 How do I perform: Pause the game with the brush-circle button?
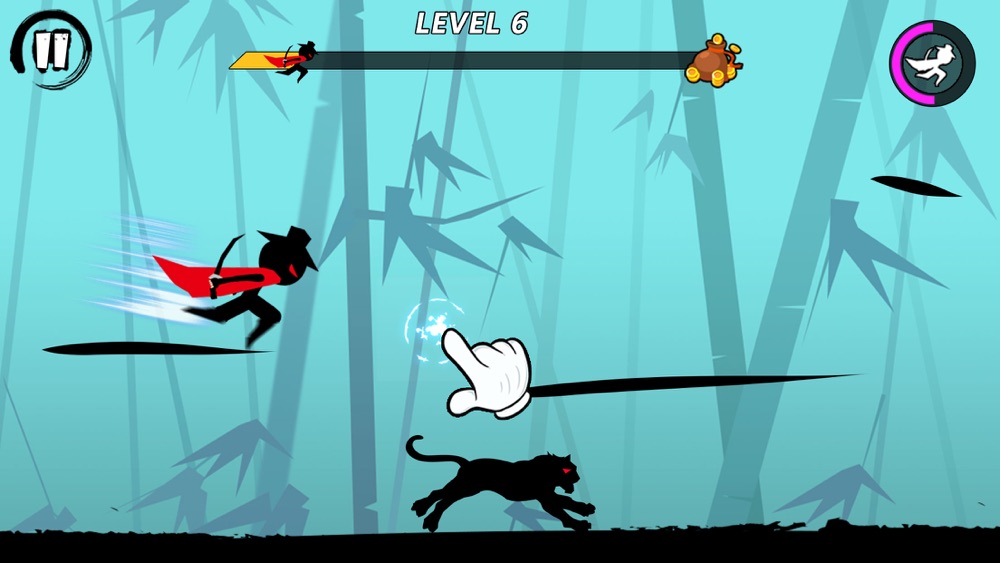51,49
